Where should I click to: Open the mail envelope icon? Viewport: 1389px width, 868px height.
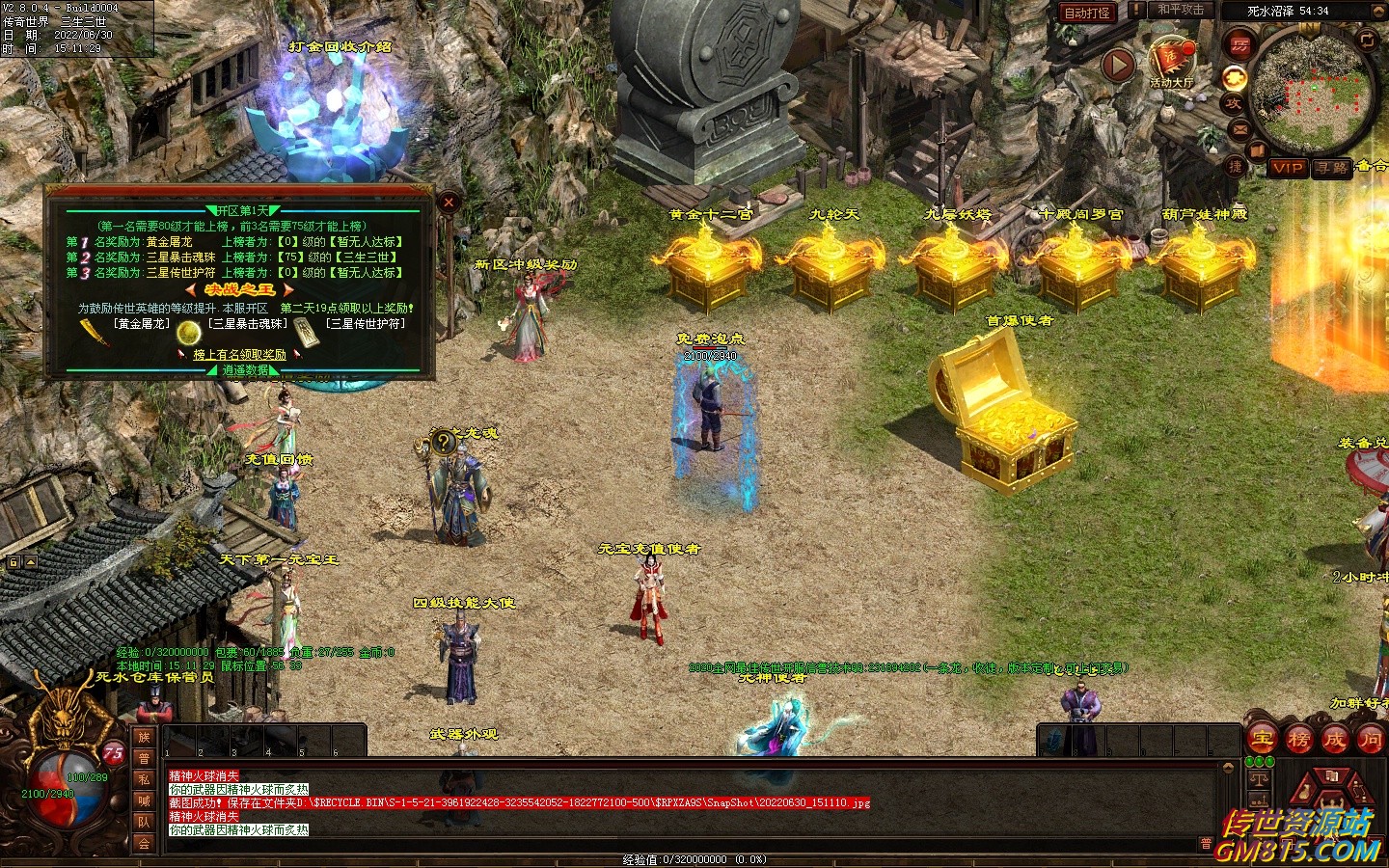pos(1239,129)
